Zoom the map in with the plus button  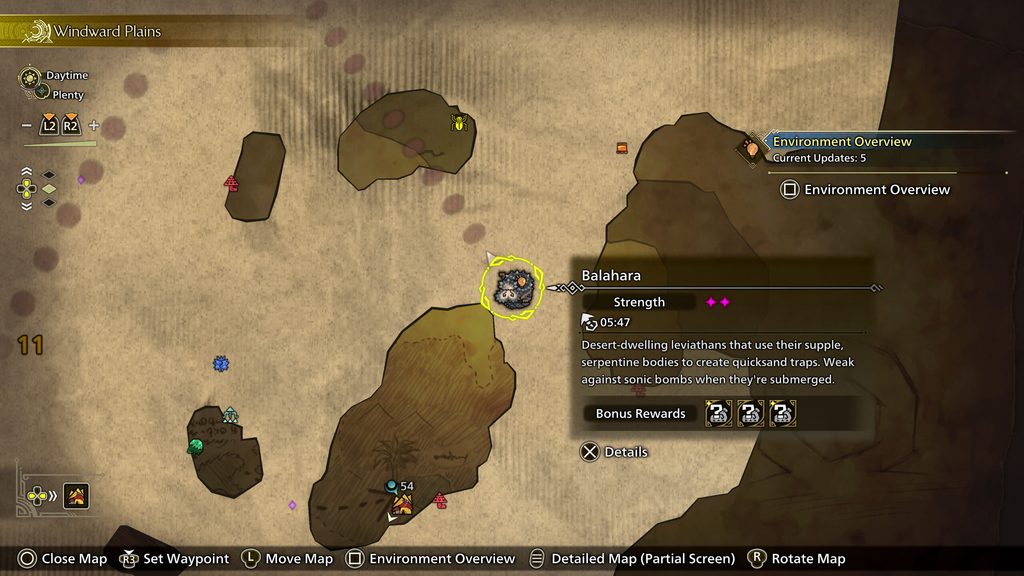94,126
